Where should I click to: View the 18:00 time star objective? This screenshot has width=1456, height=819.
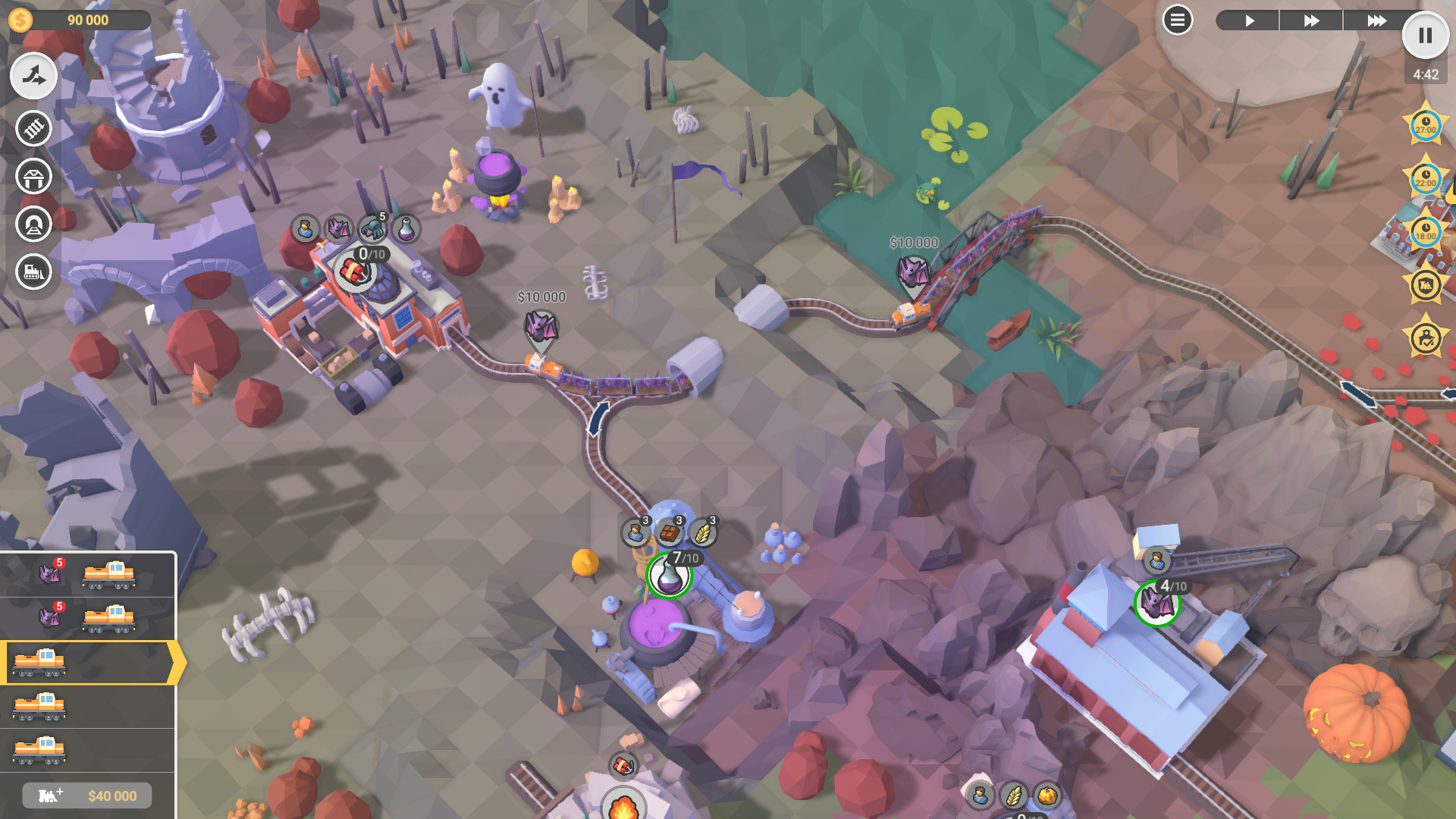coord(1426,231)
